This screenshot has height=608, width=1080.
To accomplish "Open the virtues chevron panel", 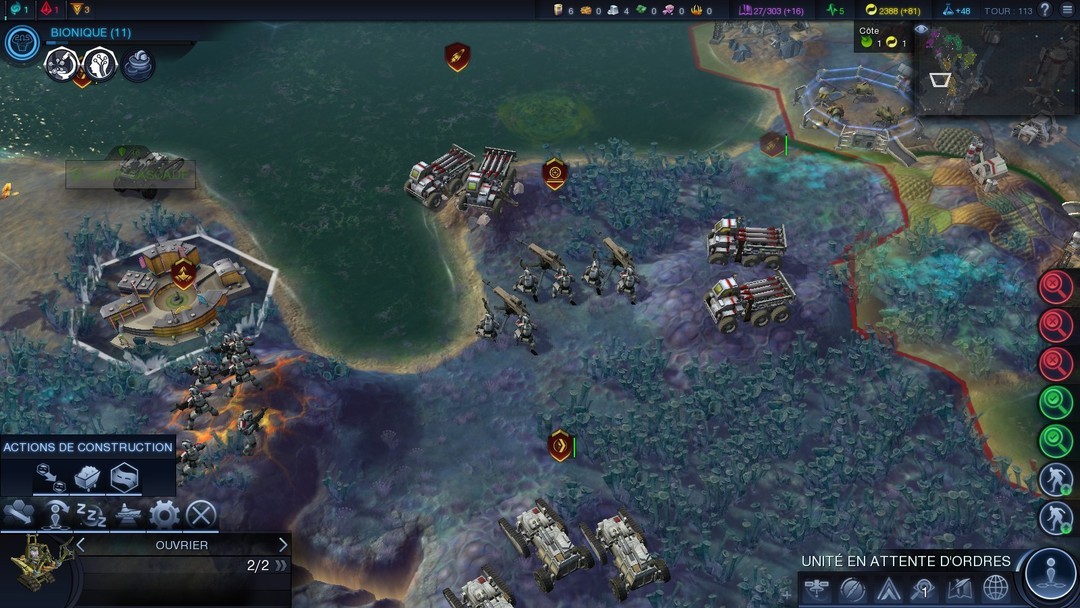I will click(x=888, y=589).
